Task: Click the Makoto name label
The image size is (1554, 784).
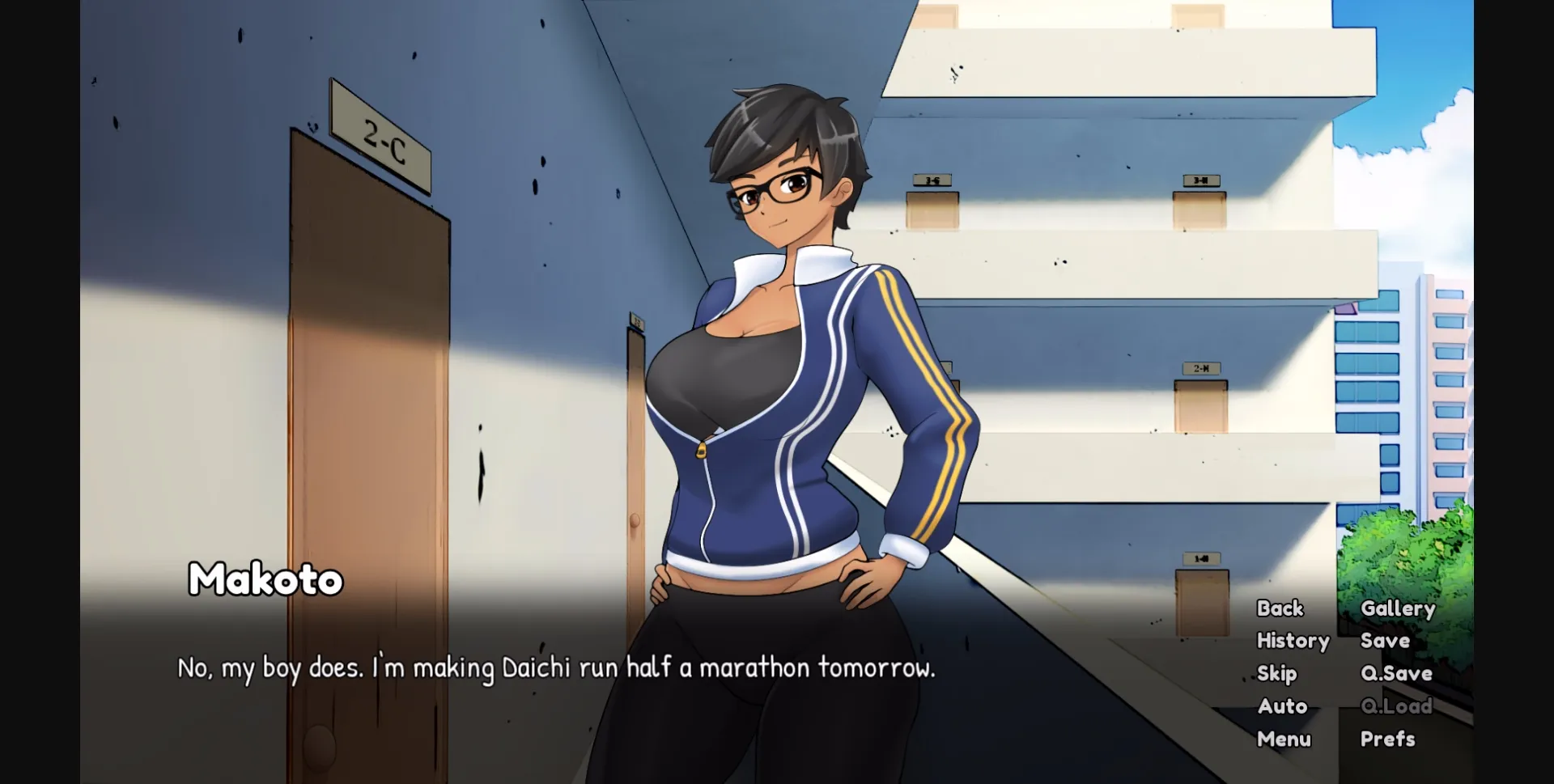Action: tap(265, 580)
